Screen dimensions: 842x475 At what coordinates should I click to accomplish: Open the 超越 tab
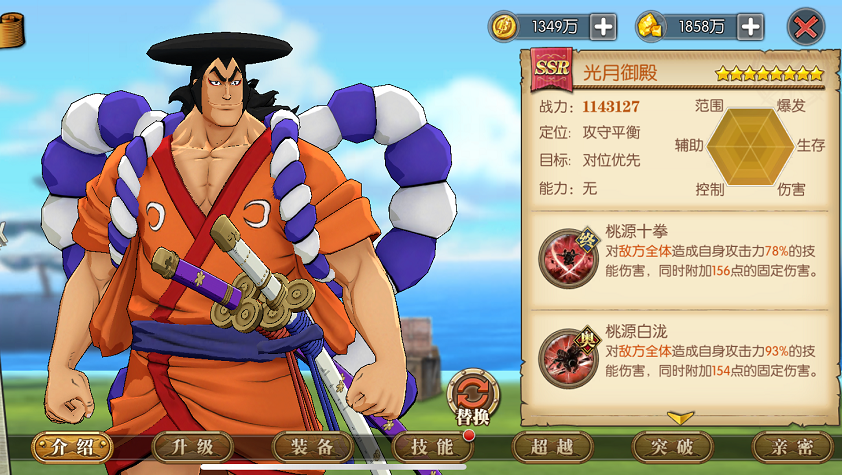coord(552,447)
